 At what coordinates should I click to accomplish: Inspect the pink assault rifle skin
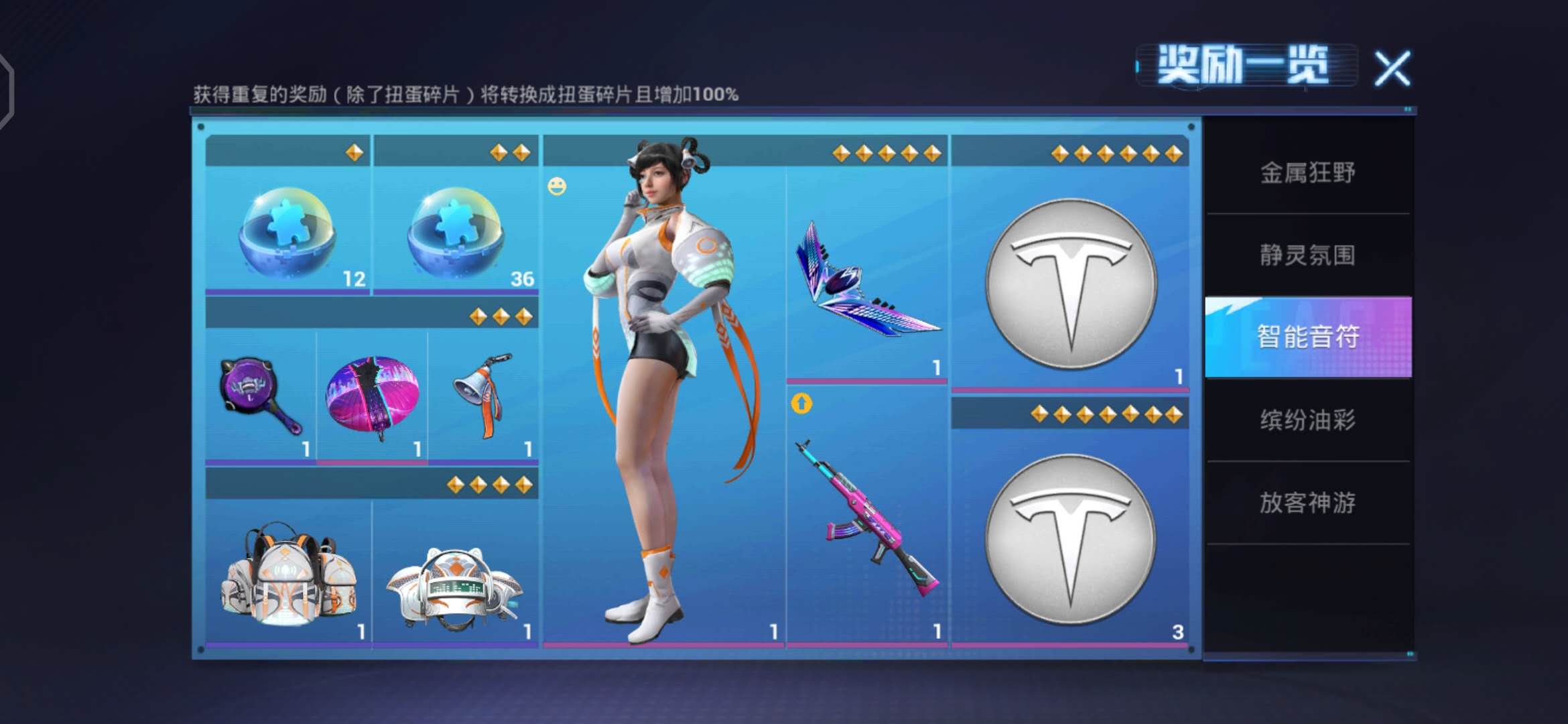pos(866,520)
